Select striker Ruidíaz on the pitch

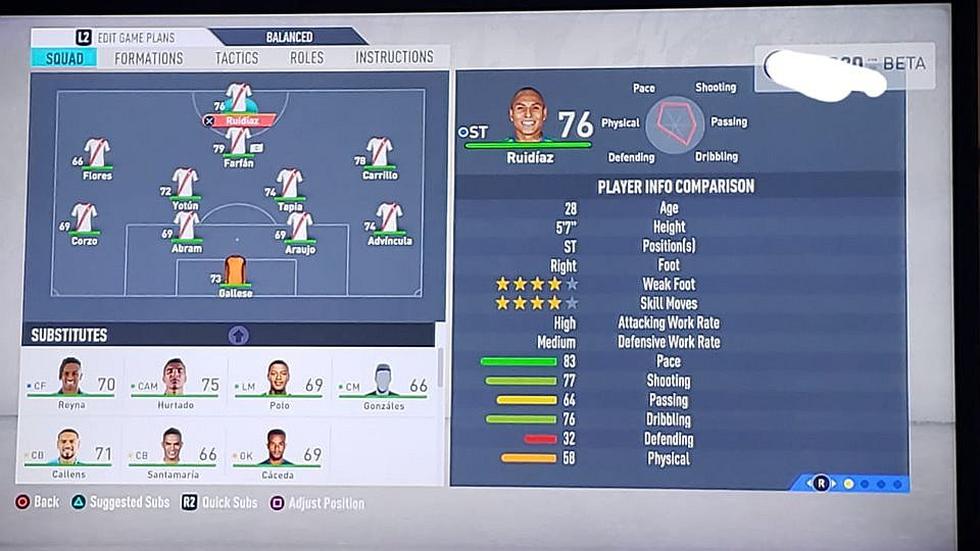(x=239, y=103)
